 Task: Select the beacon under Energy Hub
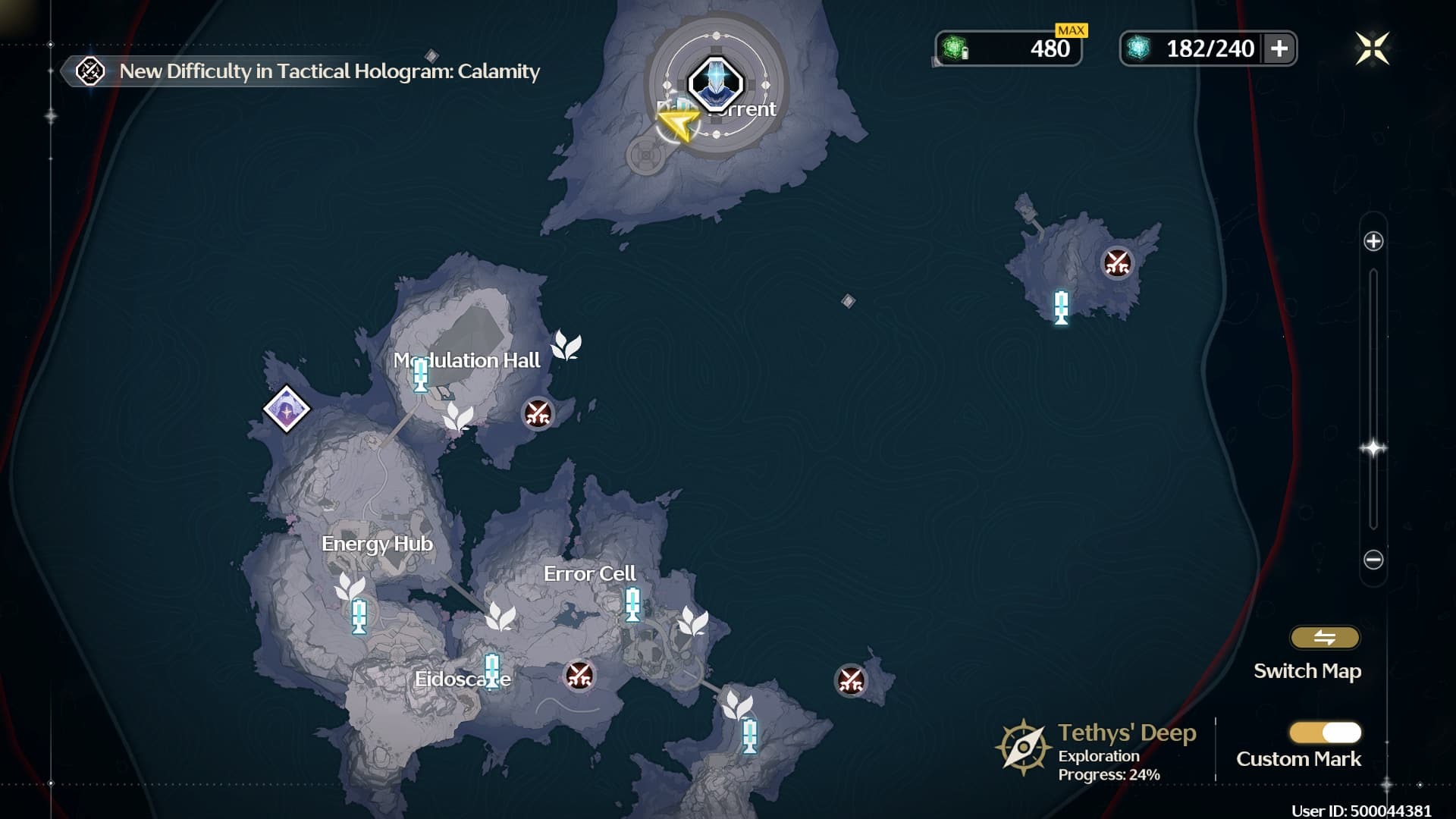pos(359,616)
